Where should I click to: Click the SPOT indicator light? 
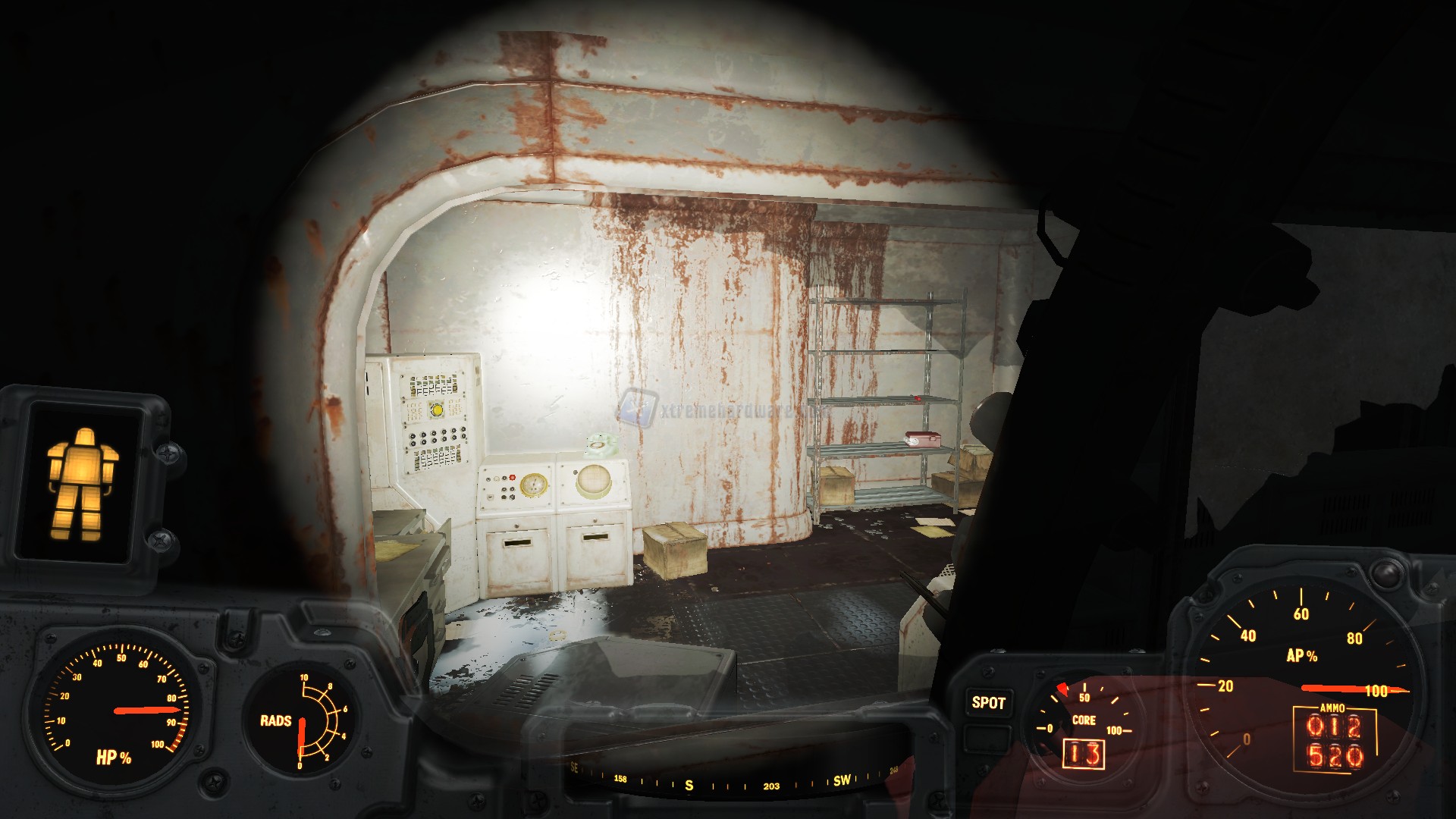pyautogui.click(x=988, y=703)
